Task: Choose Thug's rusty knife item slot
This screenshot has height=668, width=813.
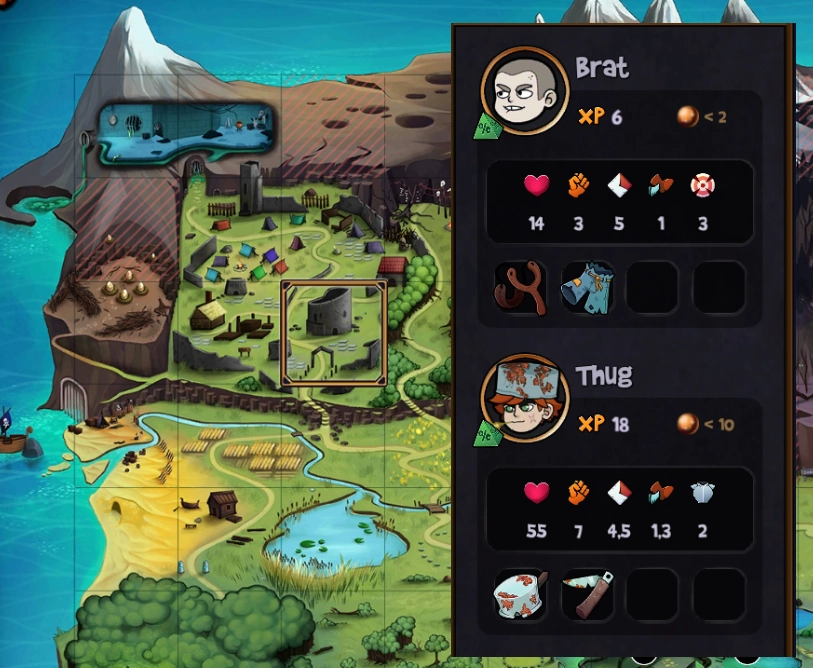Action: (587, 596)
